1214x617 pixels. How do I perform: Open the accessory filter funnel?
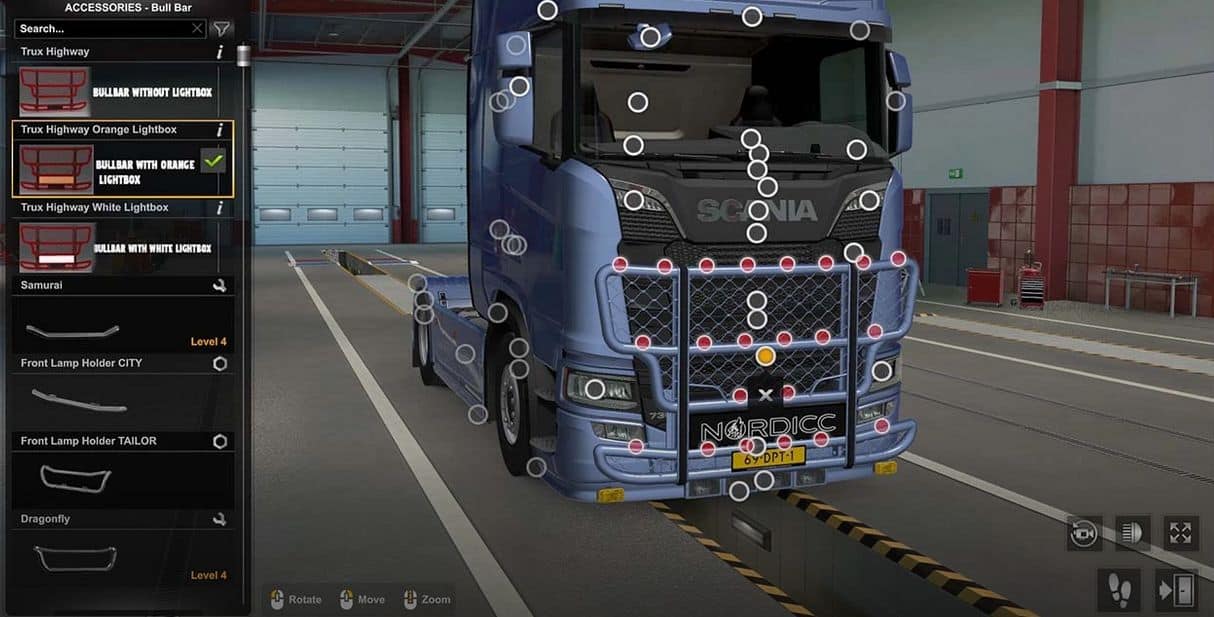pos(222,29)
